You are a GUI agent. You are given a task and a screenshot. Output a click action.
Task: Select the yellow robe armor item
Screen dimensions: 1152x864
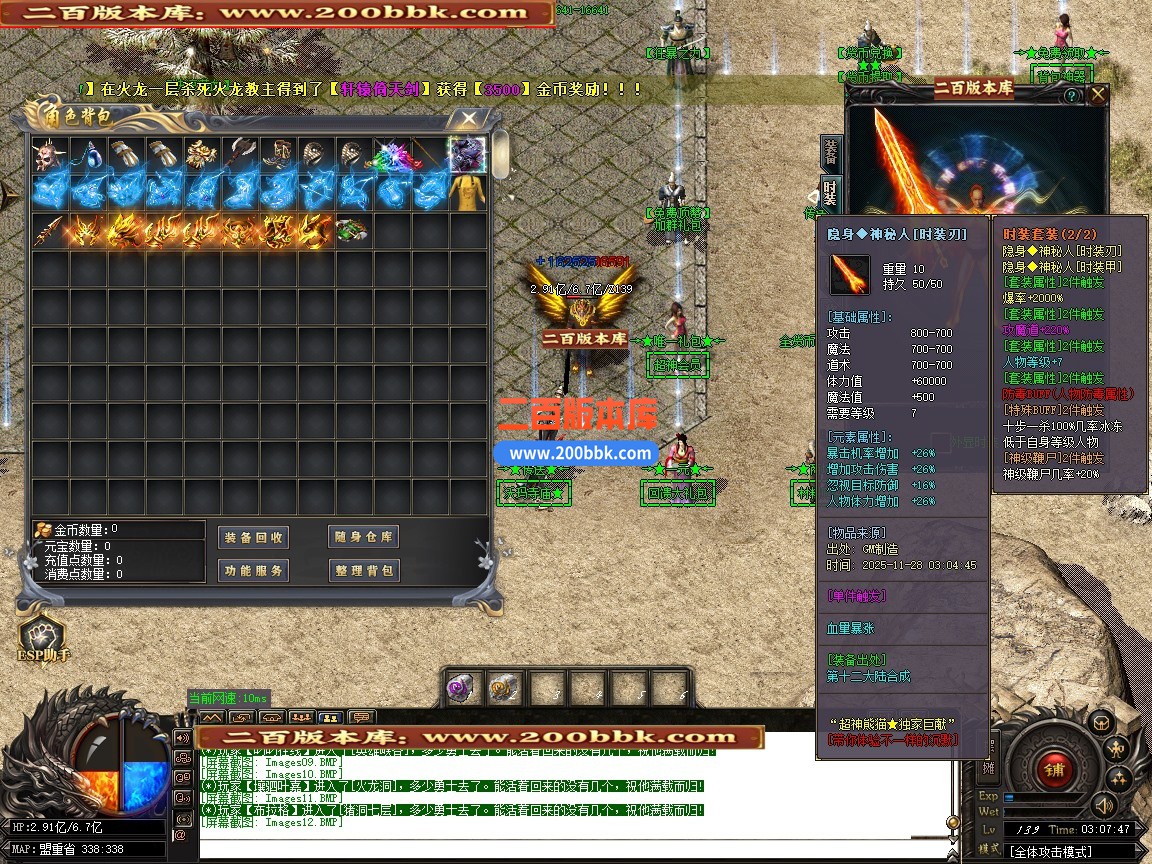(x=467, y=193)
